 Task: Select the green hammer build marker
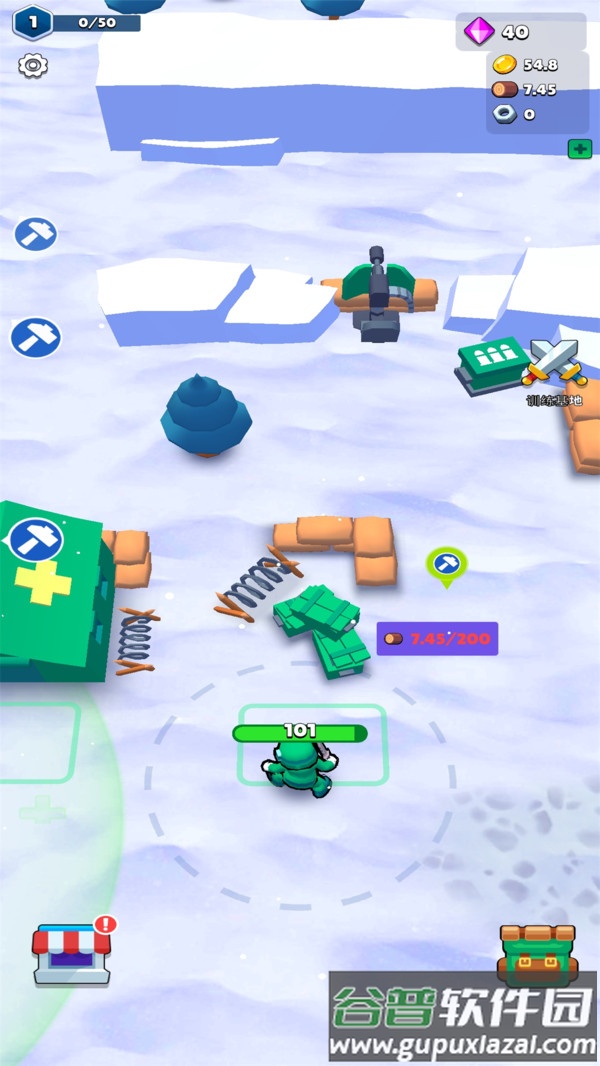click(x=446, y=563)
